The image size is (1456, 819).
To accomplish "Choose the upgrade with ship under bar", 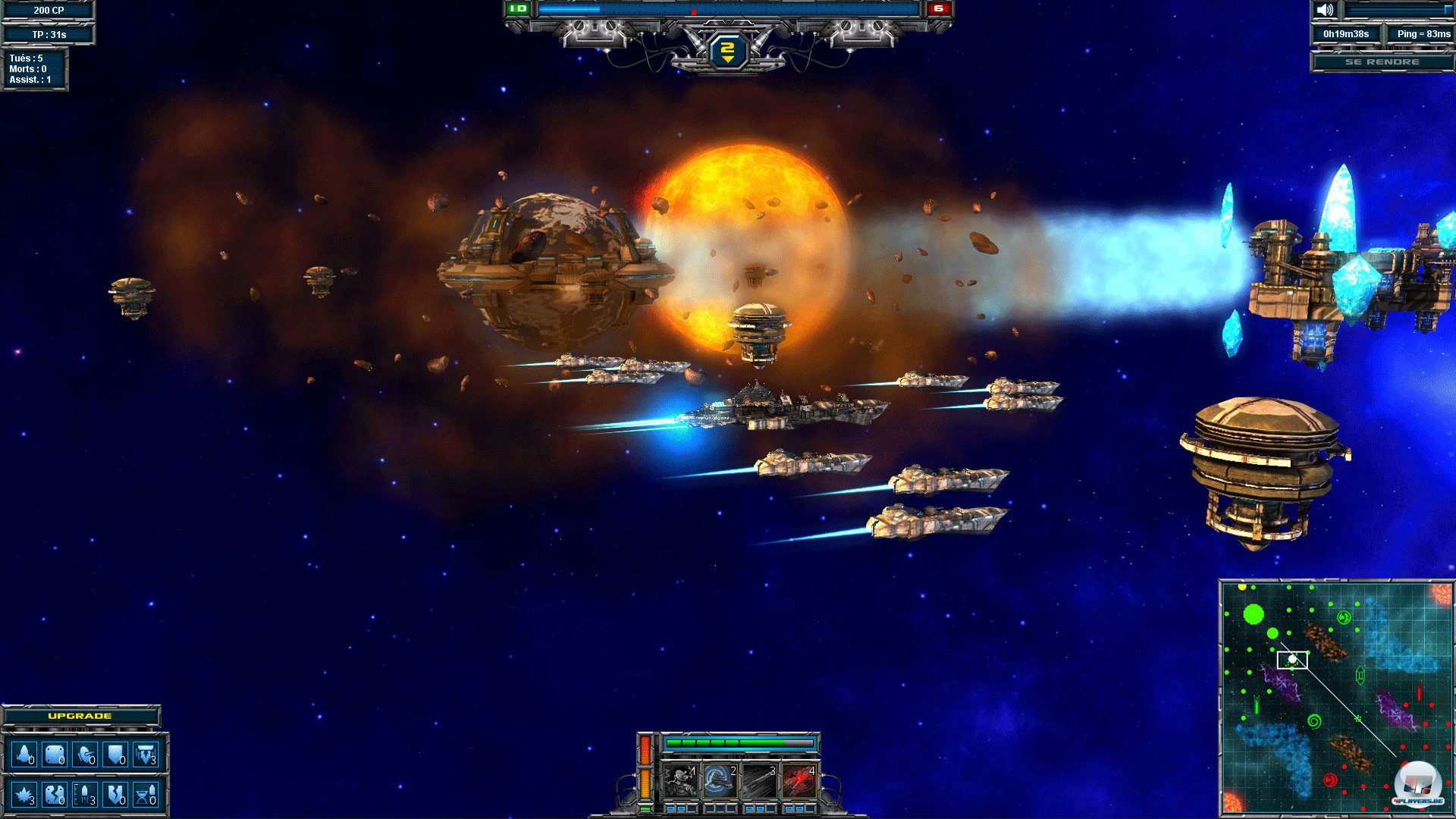I will pos(146,755).
